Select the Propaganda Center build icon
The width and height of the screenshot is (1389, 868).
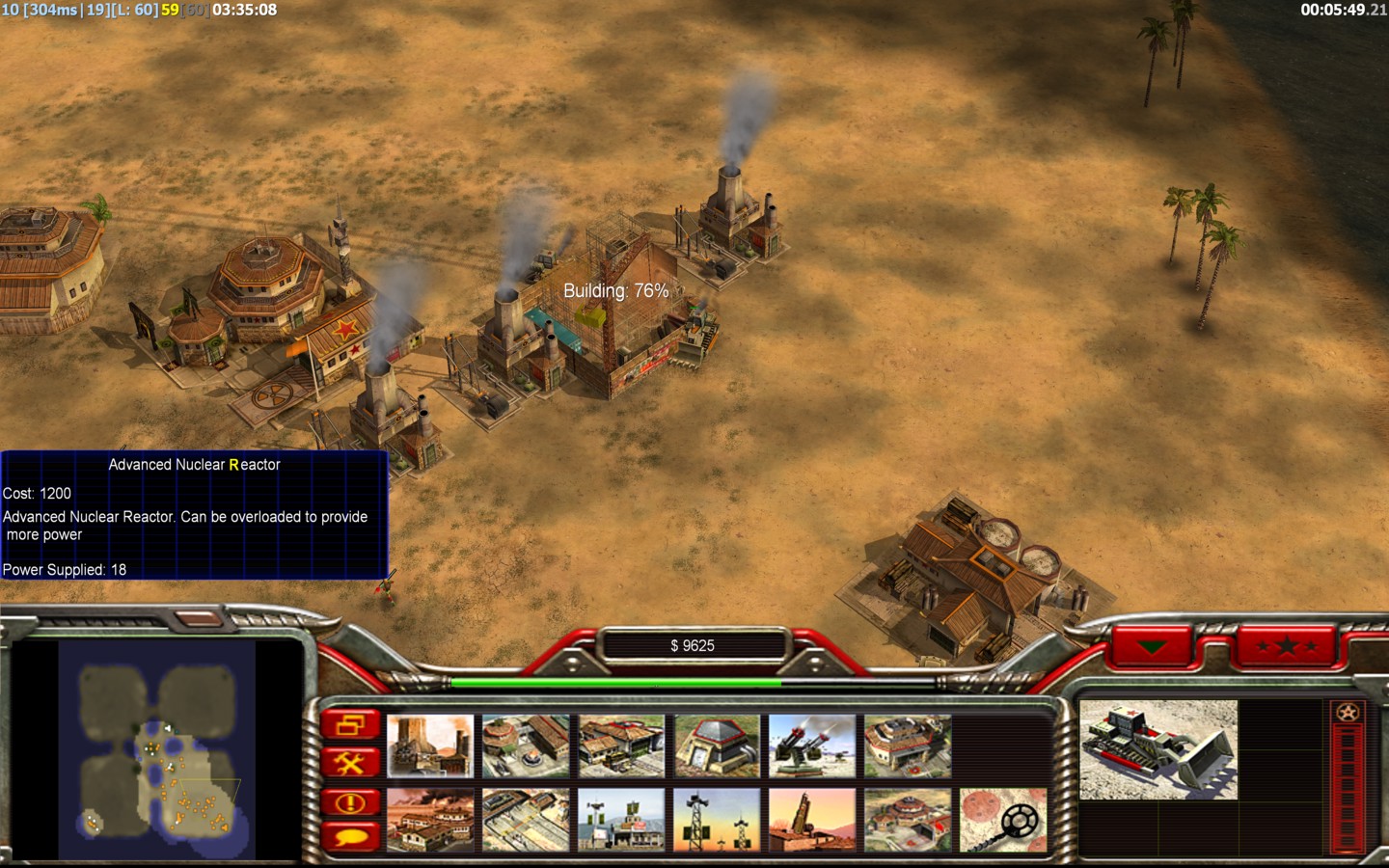pos(908,820)
